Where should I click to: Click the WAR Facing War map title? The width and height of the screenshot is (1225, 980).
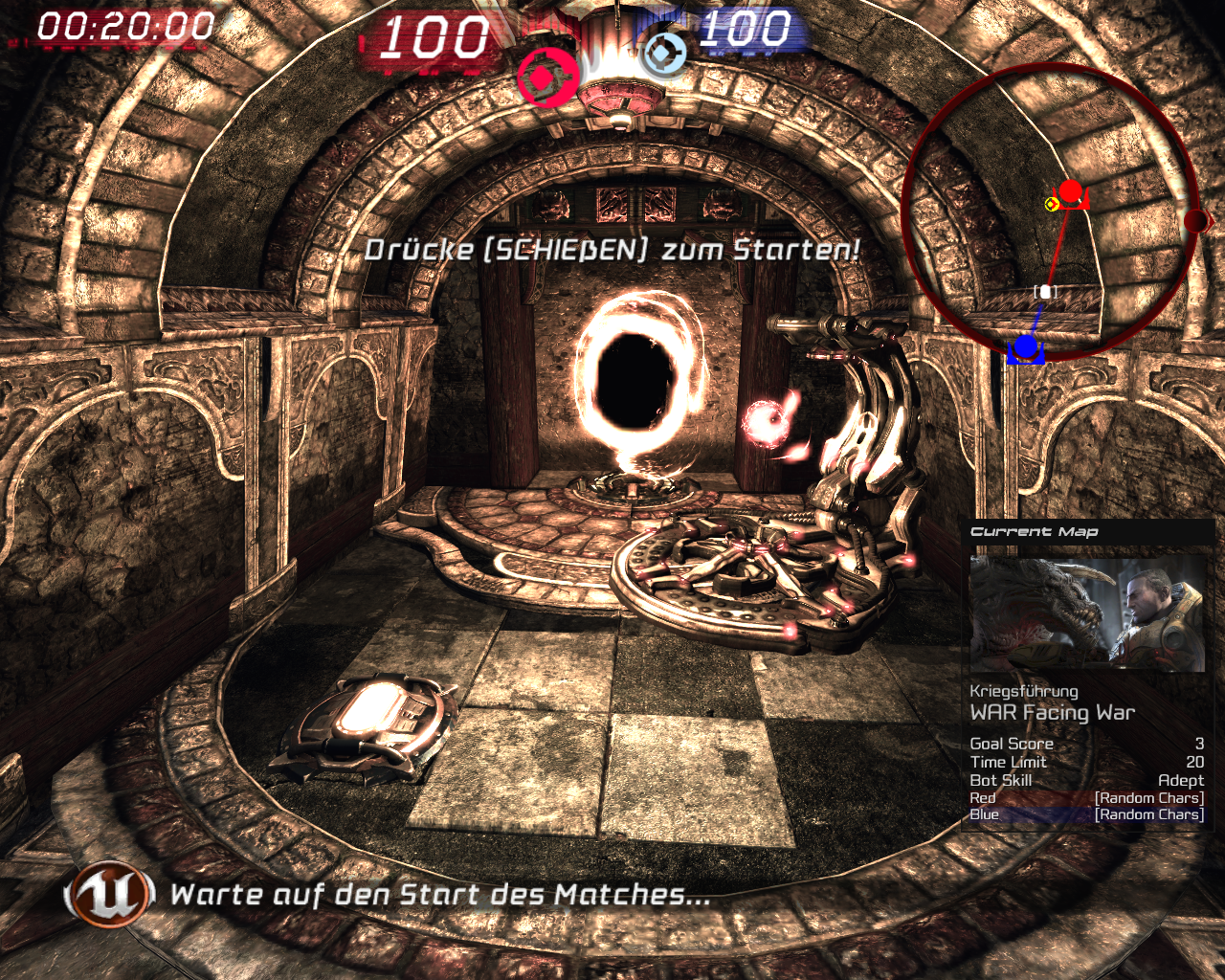(x=1053, y=713)
